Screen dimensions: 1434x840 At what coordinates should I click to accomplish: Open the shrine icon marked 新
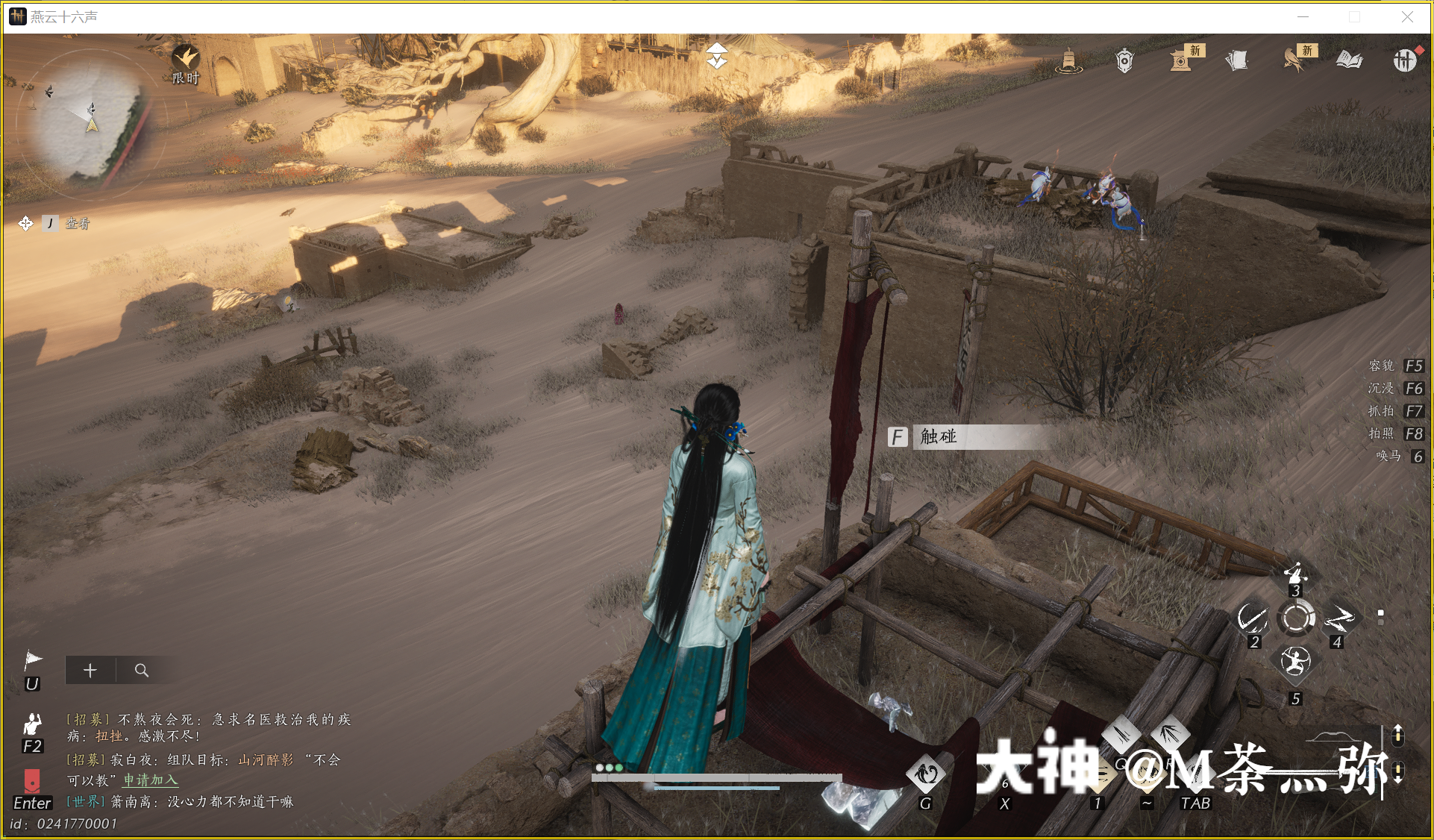click(1181, 60)
